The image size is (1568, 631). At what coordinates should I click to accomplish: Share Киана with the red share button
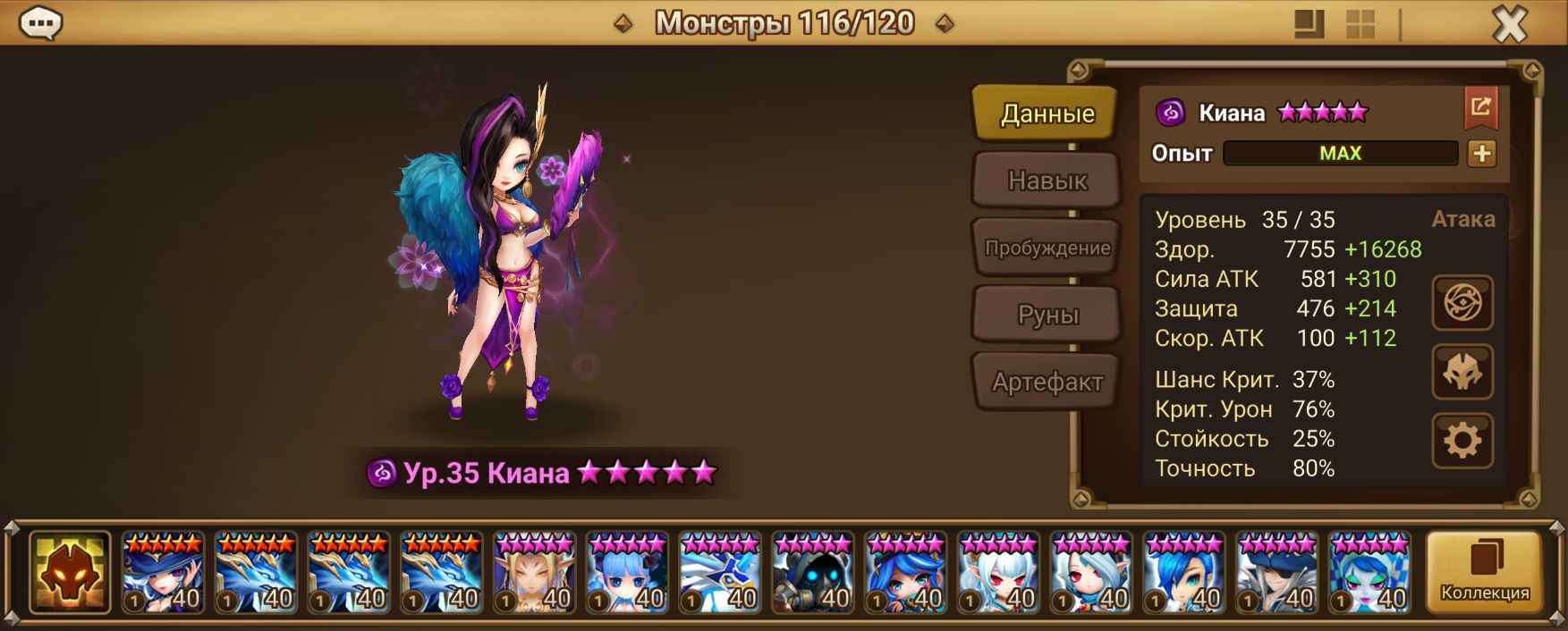coord(1480,108)
